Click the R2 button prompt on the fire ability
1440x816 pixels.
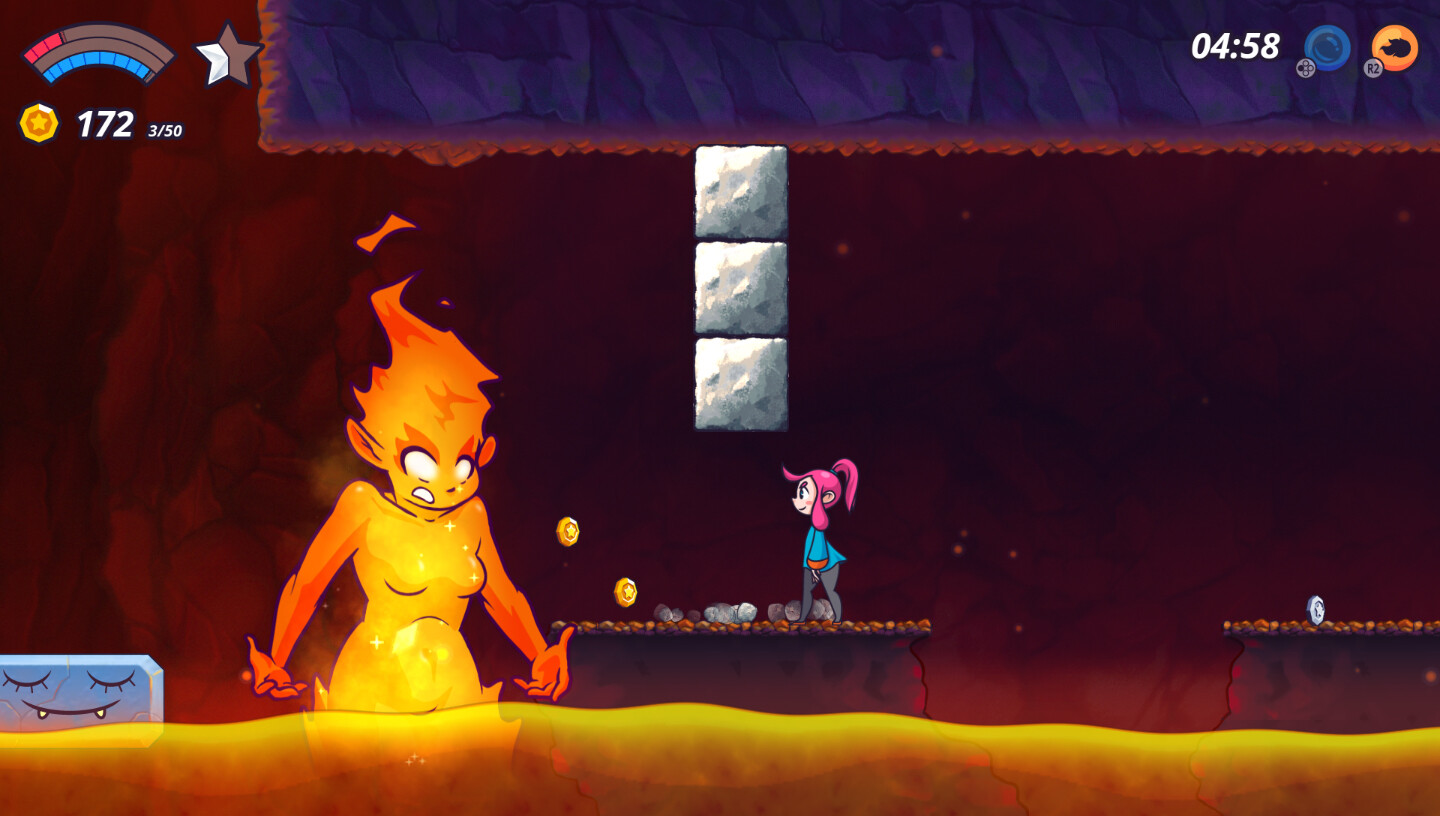point(1374,70)
